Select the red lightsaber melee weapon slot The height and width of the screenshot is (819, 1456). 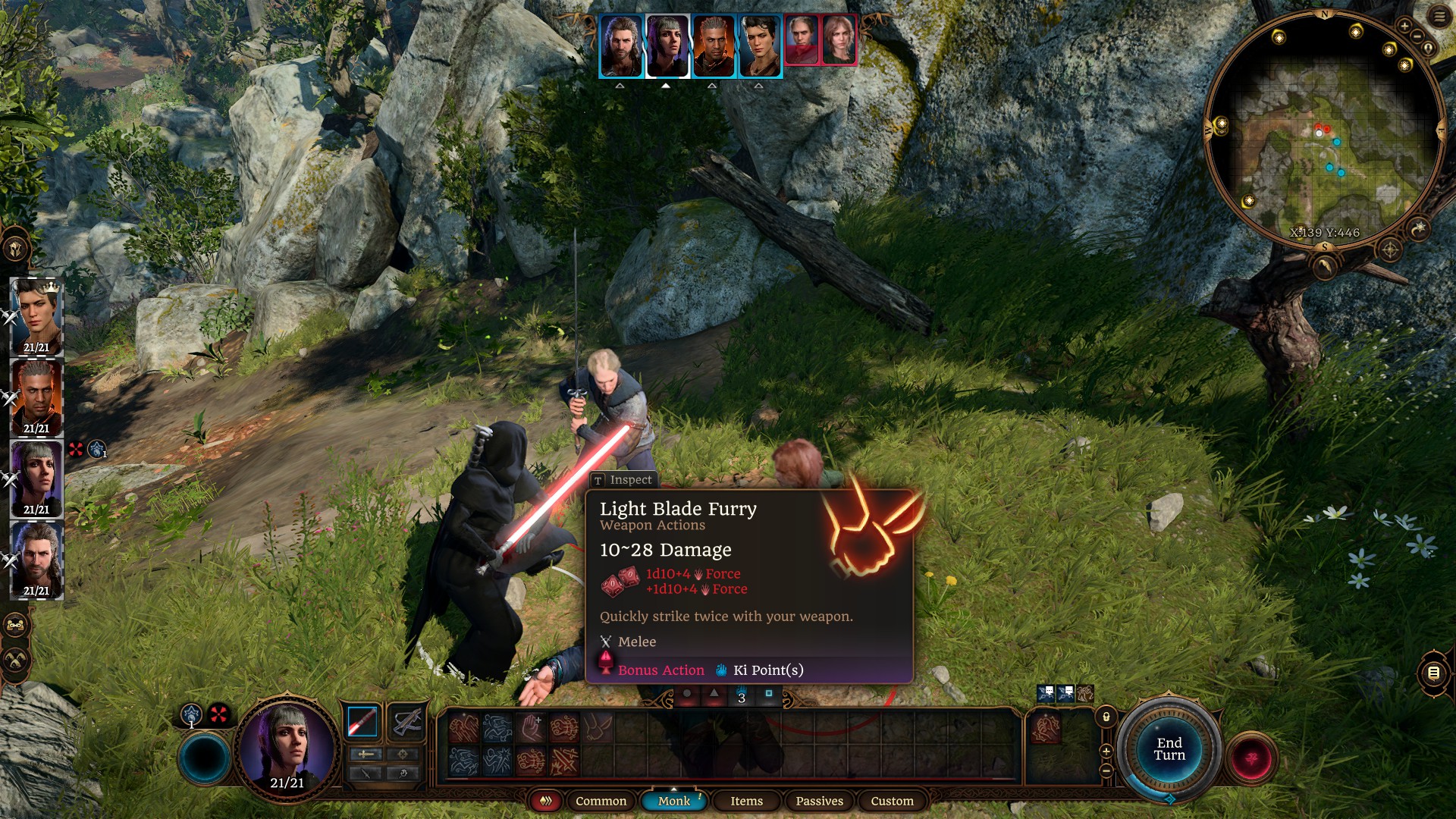(x=362, y=721)
